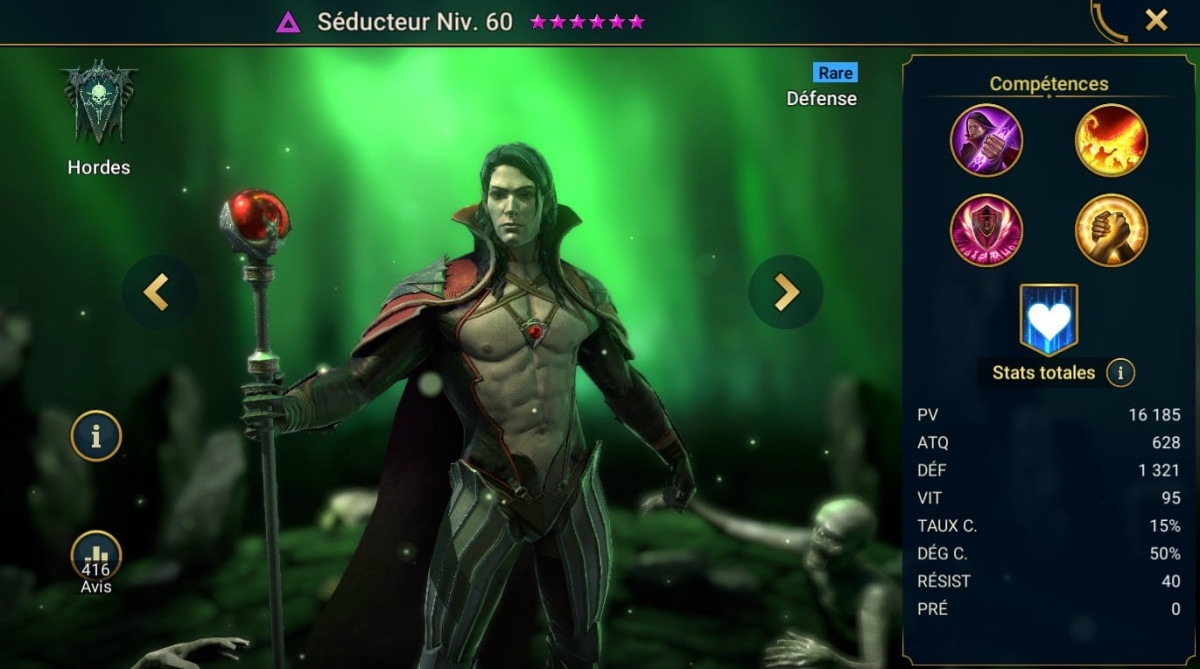Select the golden handshake skill icon
This screenshot has height=669, width=1200.
coord(1111,230)
